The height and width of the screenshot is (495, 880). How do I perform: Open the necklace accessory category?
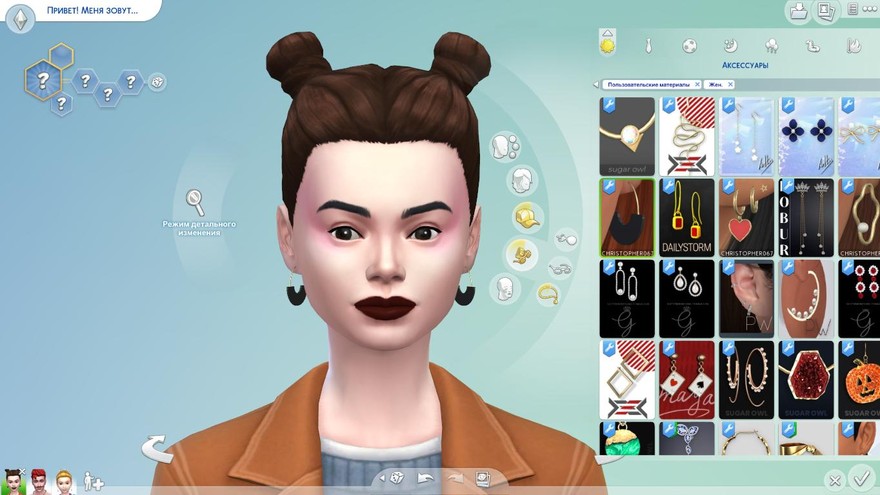pos(549,293)
